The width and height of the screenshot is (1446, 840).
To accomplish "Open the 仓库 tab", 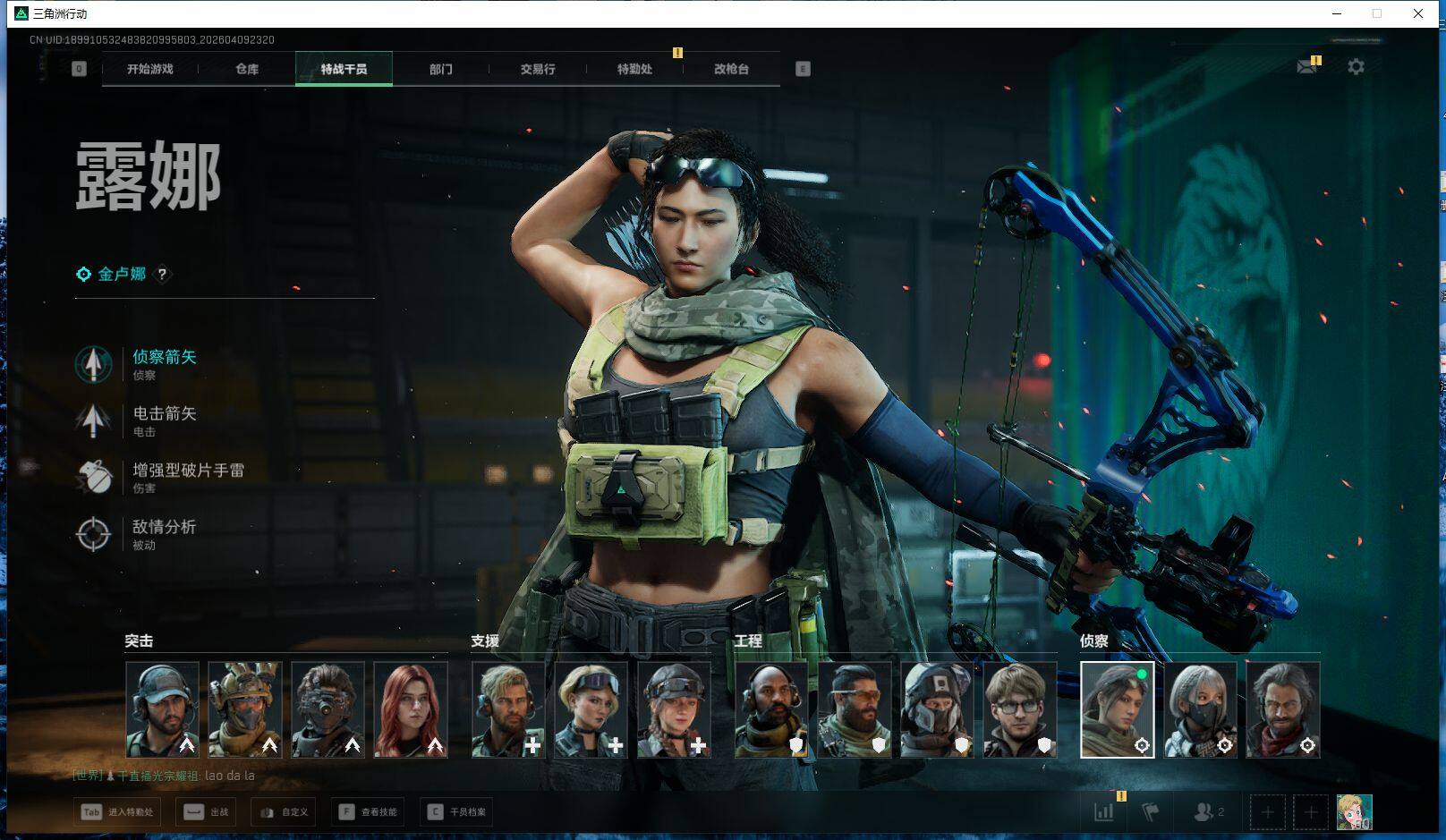I will point(247,69).
